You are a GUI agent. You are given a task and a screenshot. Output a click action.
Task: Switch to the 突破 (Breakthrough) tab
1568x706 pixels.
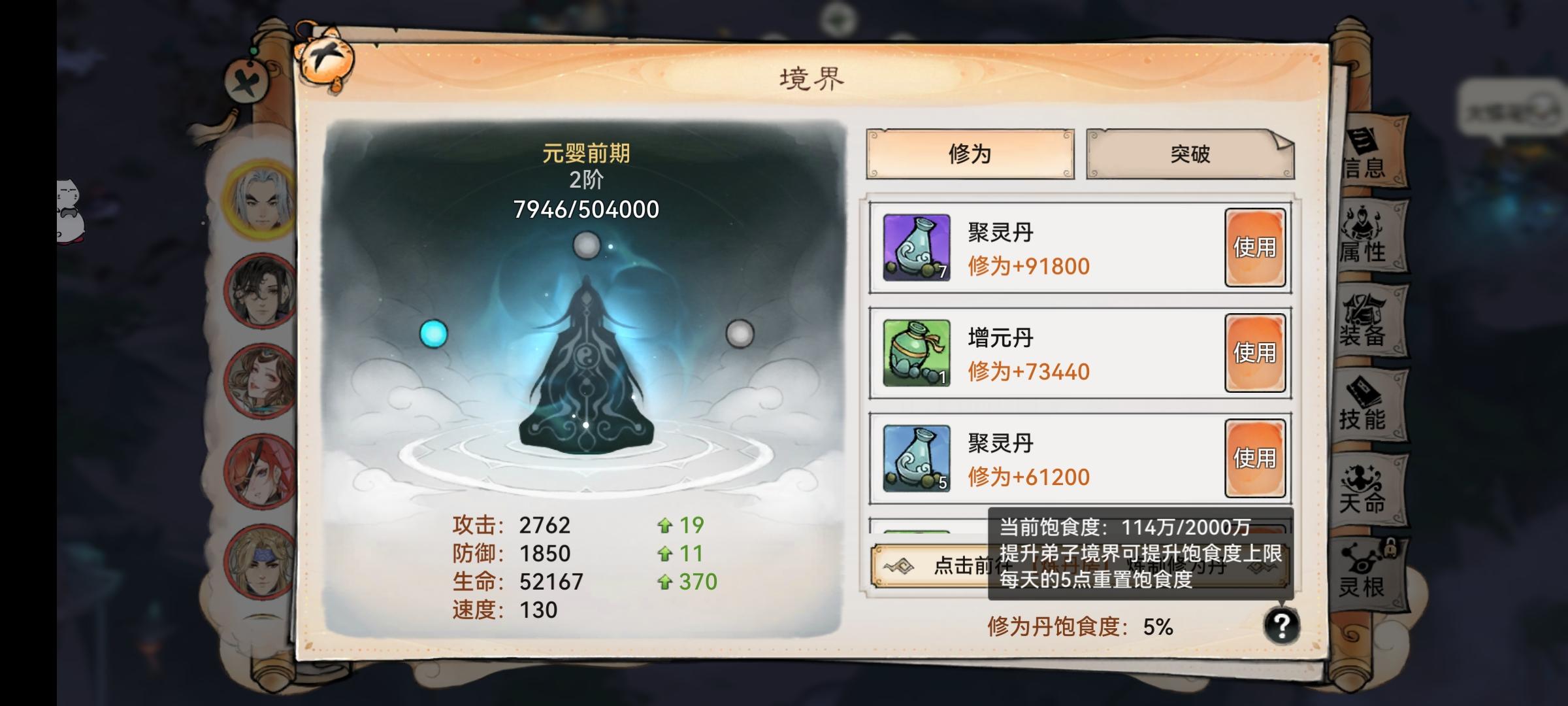pos(1188,156)
